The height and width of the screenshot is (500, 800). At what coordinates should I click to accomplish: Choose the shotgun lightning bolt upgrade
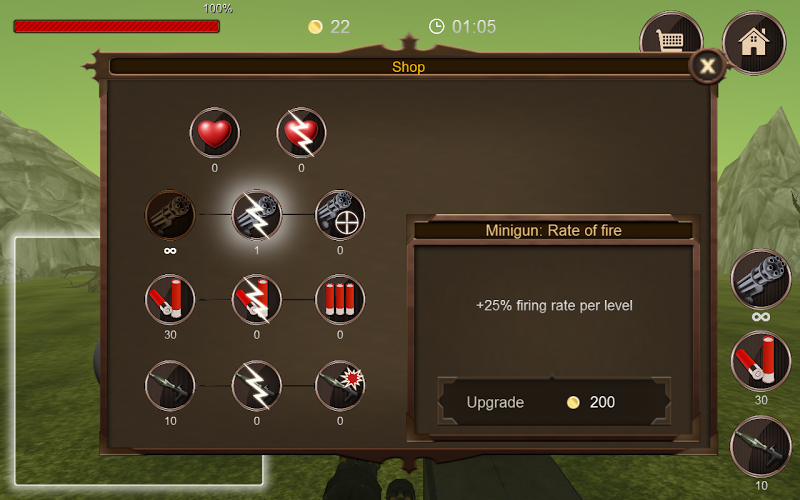[257, 299]
